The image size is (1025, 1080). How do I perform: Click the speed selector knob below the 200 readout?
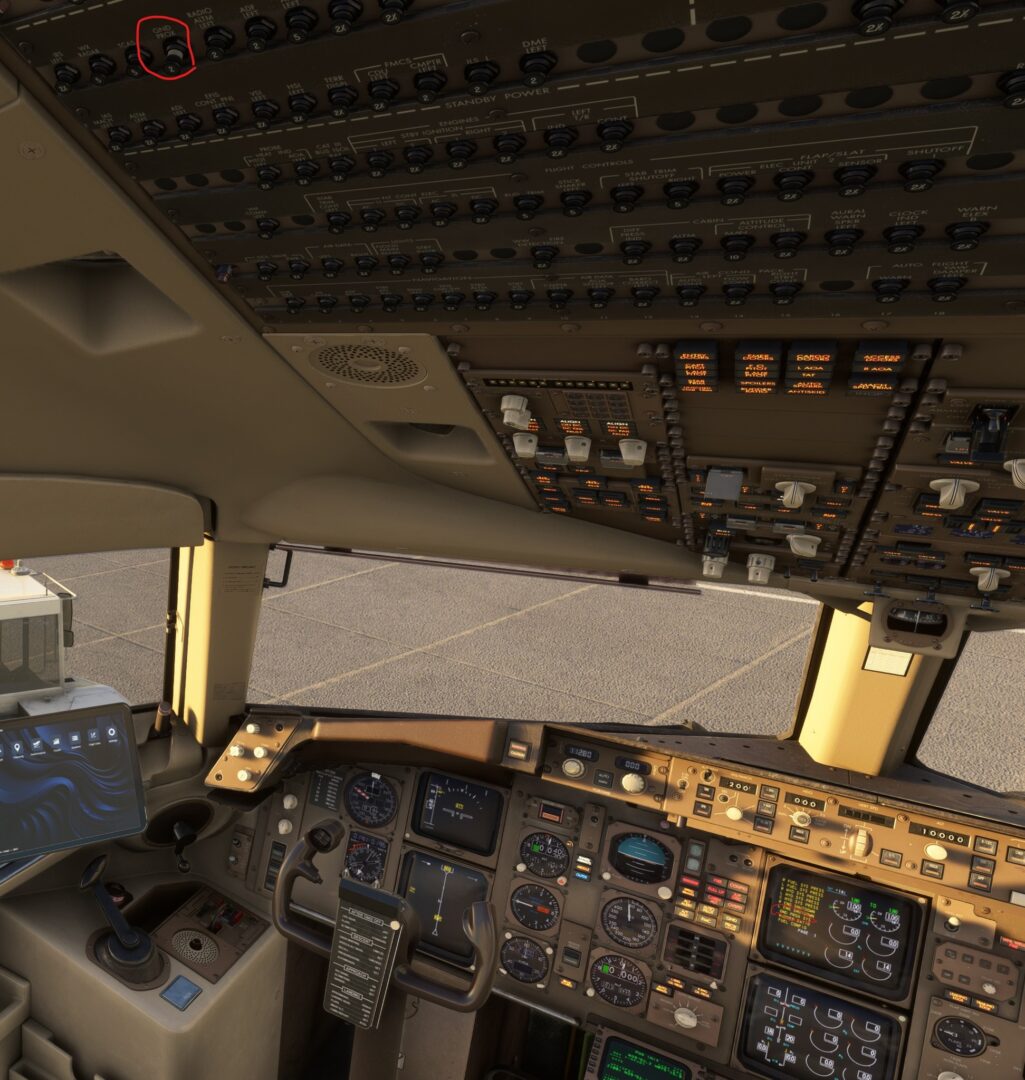[734, 813]
